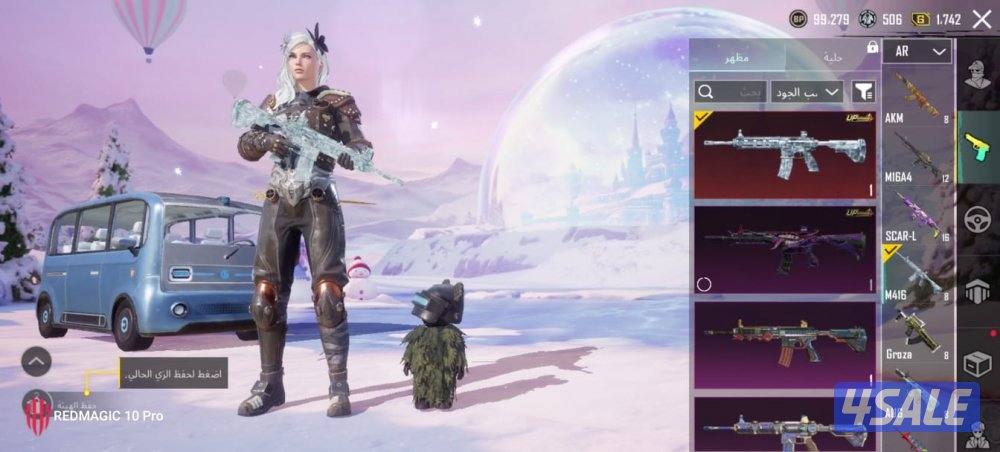Image resolution: width=1000 pixels, height=452 pixels.
Task: Open the helmet and backpack gear category
Action: [x=976, y=292]
